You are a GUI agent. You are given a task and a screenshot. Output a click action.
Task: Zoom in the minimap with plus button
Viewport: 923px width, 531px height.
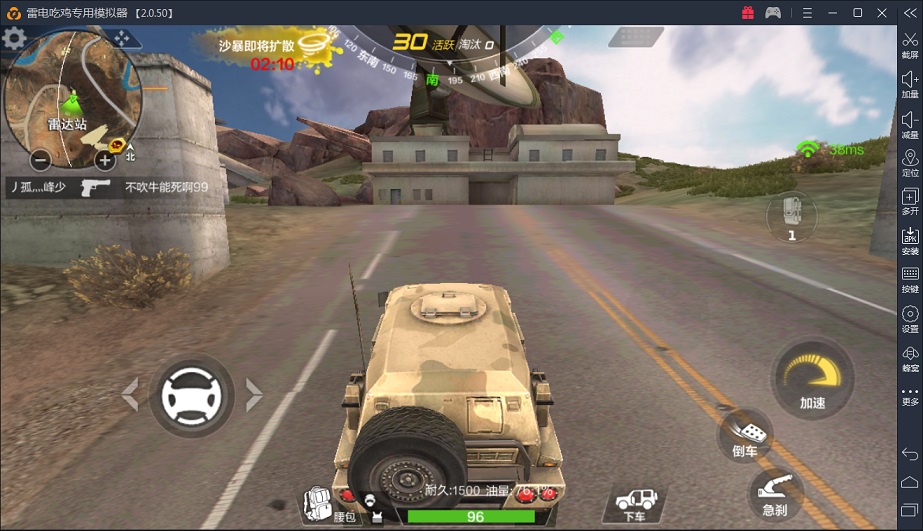click(104, 160)
